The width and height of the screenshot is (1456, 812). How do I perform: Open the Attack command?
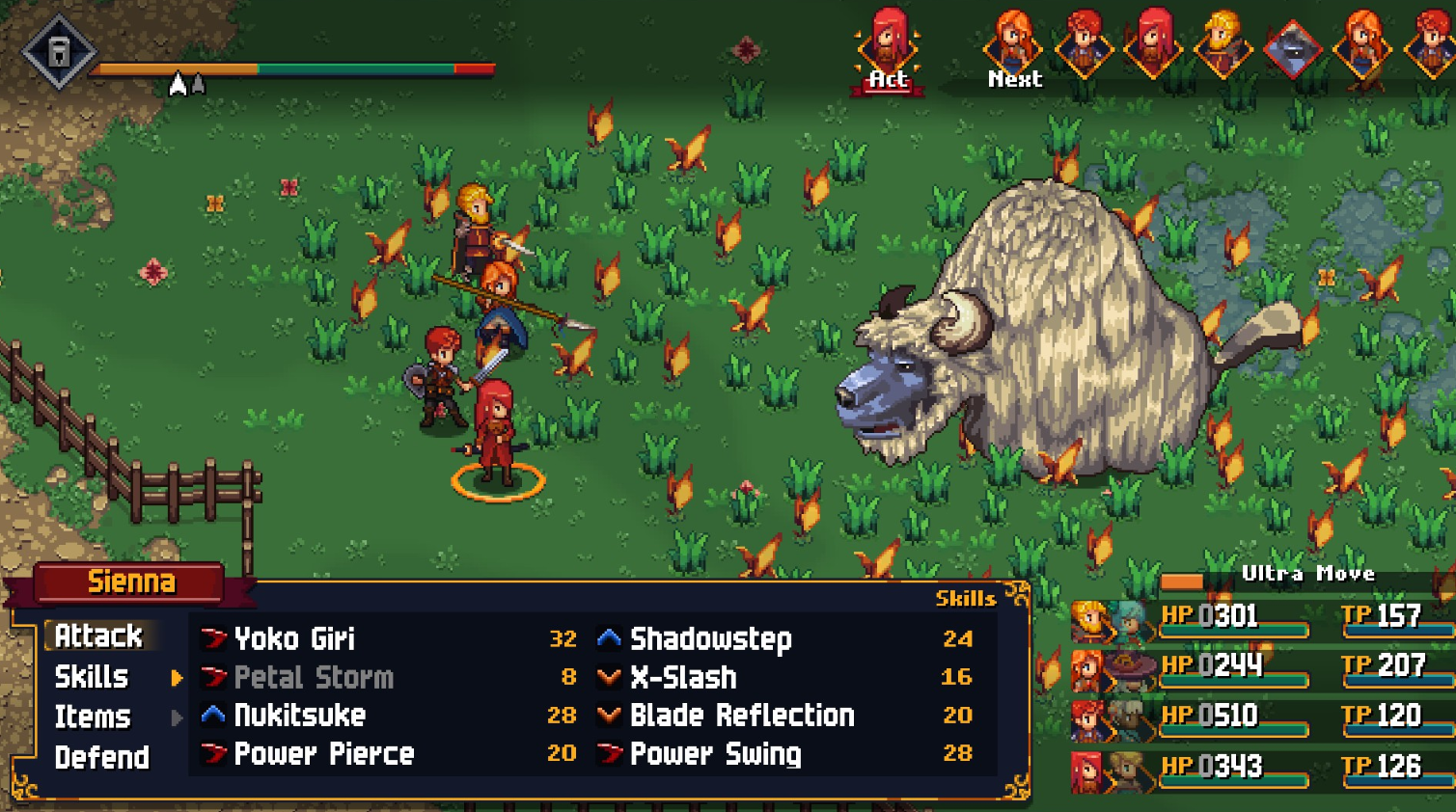tap(99, 636)
